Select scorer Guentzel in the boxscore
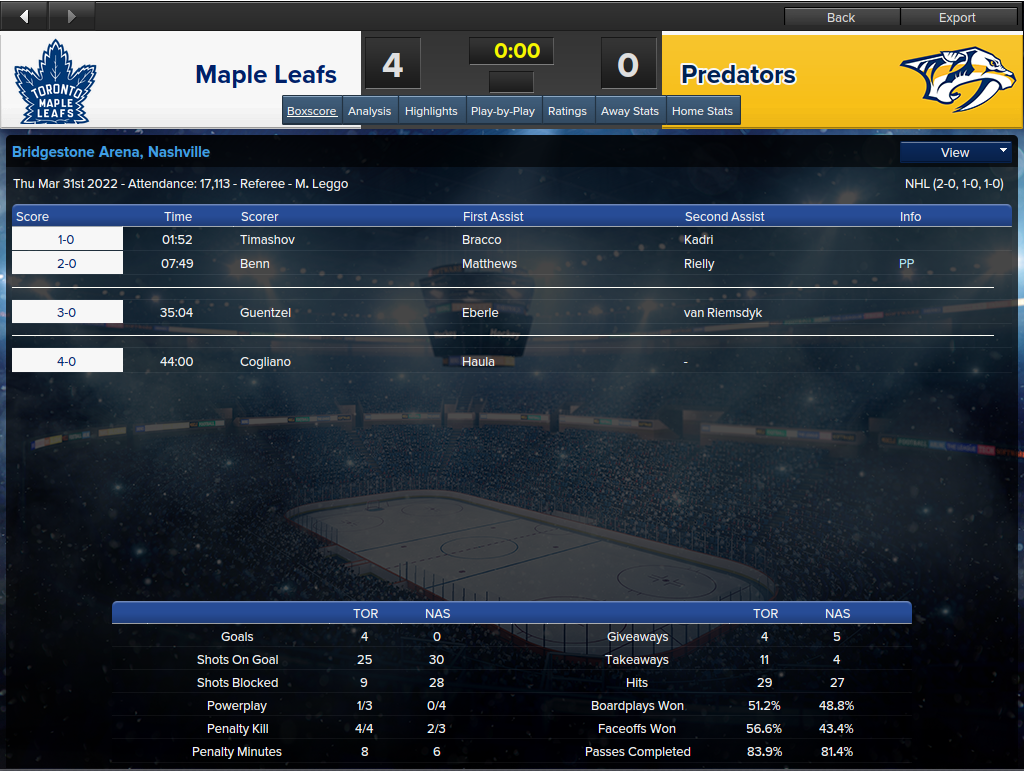 (265, 313)
